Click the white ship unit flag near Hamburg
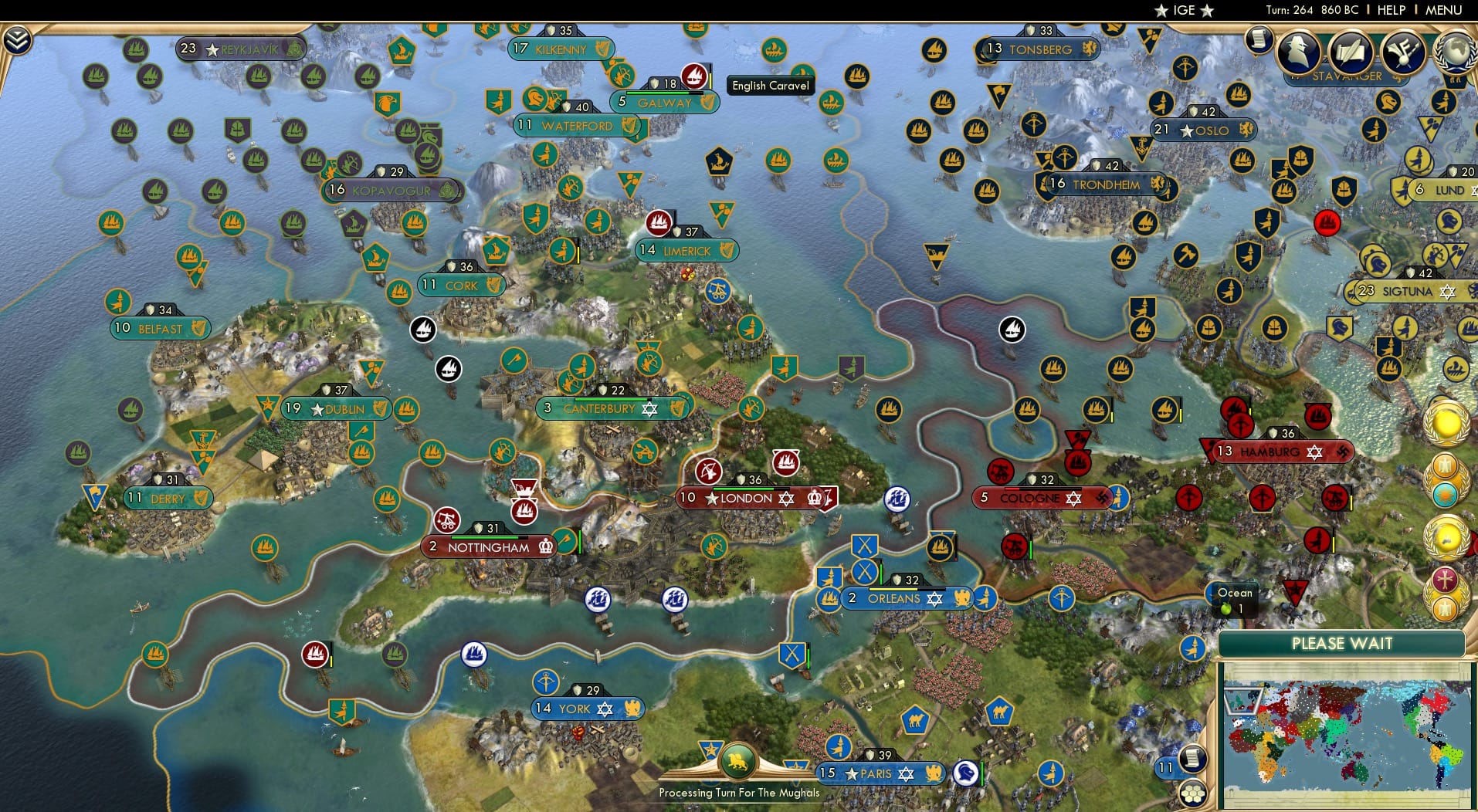1478x812 pixels. (1012, 328)
